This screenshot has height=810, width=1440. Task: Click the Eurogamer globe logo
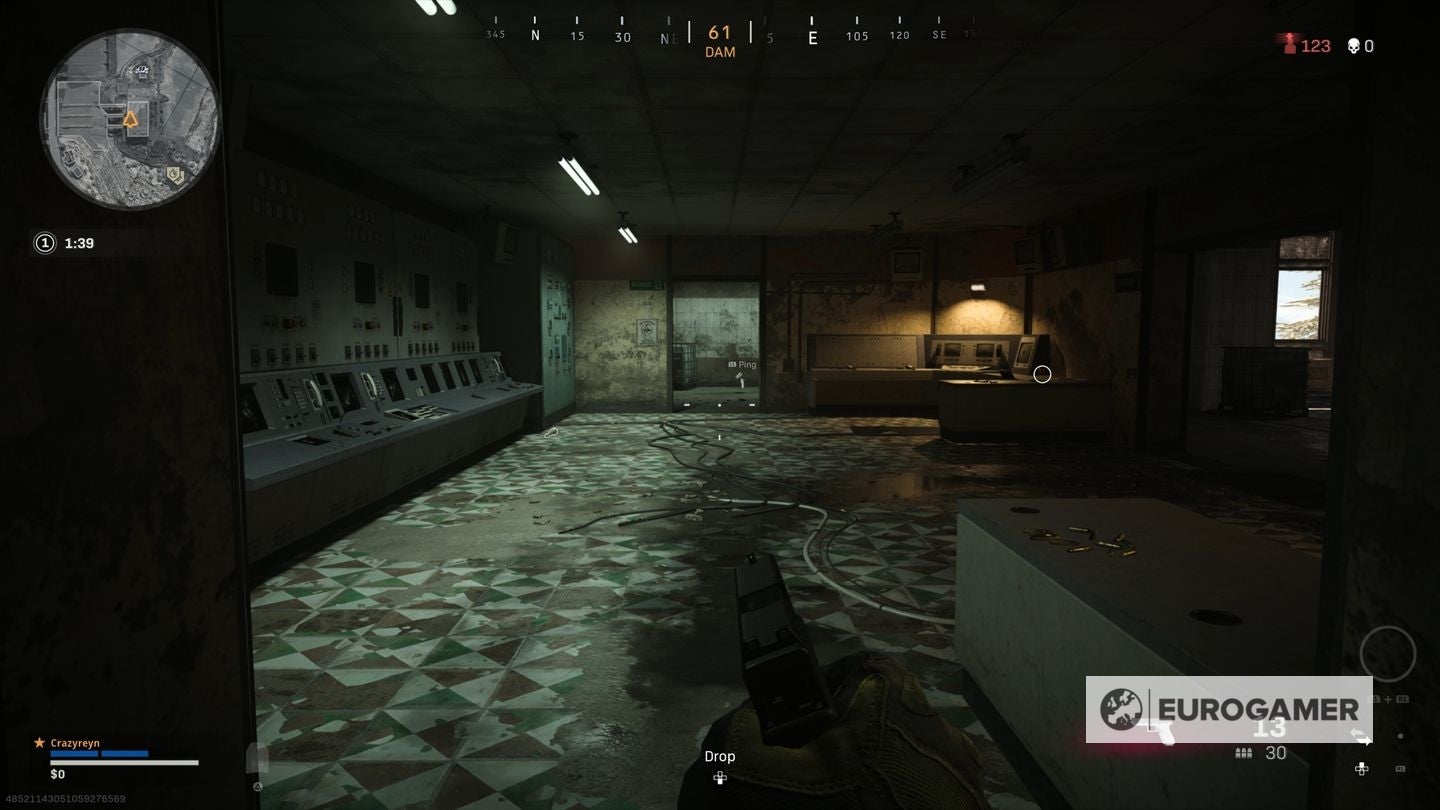[x=1121, y=710]
